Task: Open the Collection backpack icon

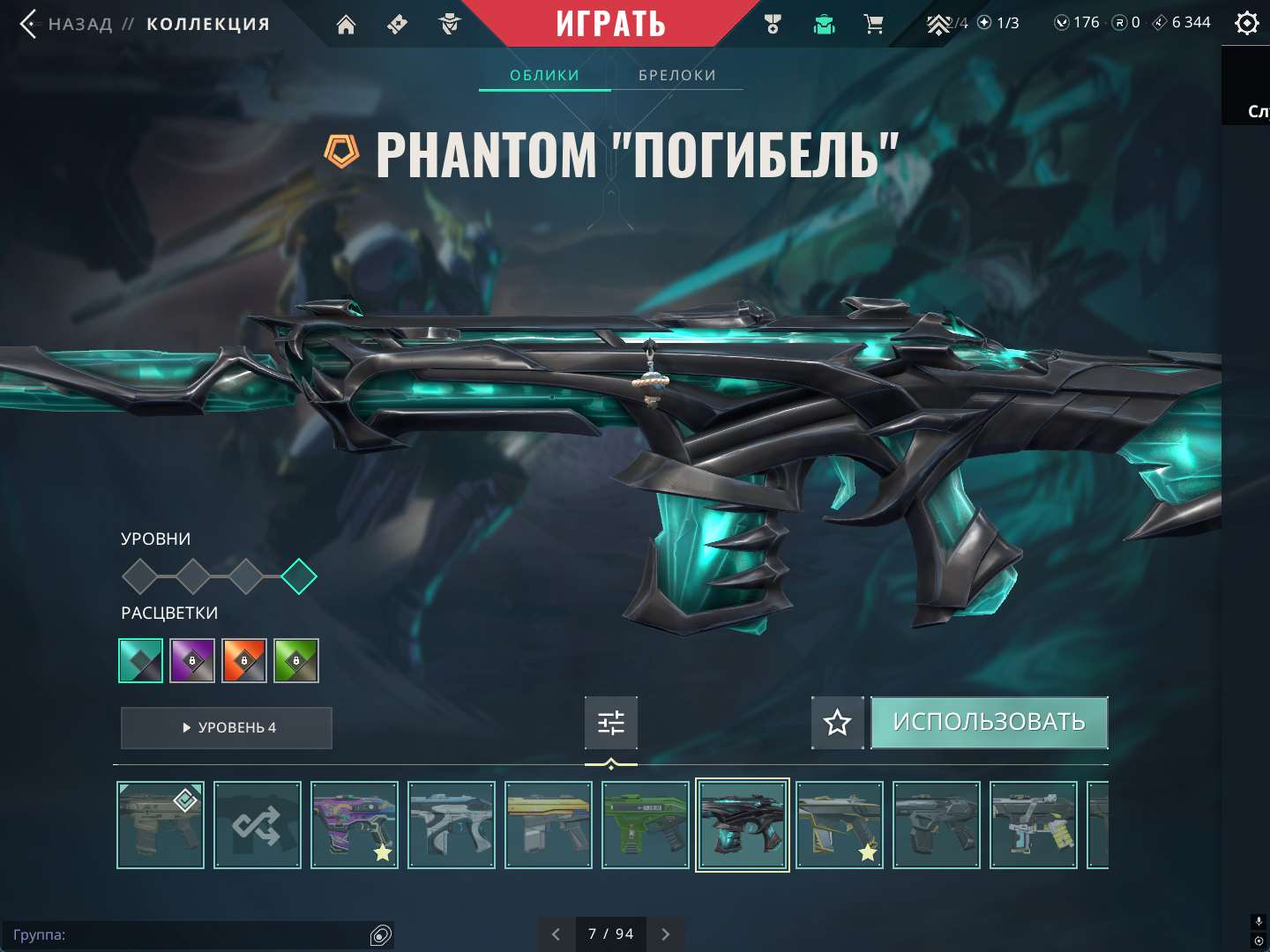Action: (x=823, y=25)
